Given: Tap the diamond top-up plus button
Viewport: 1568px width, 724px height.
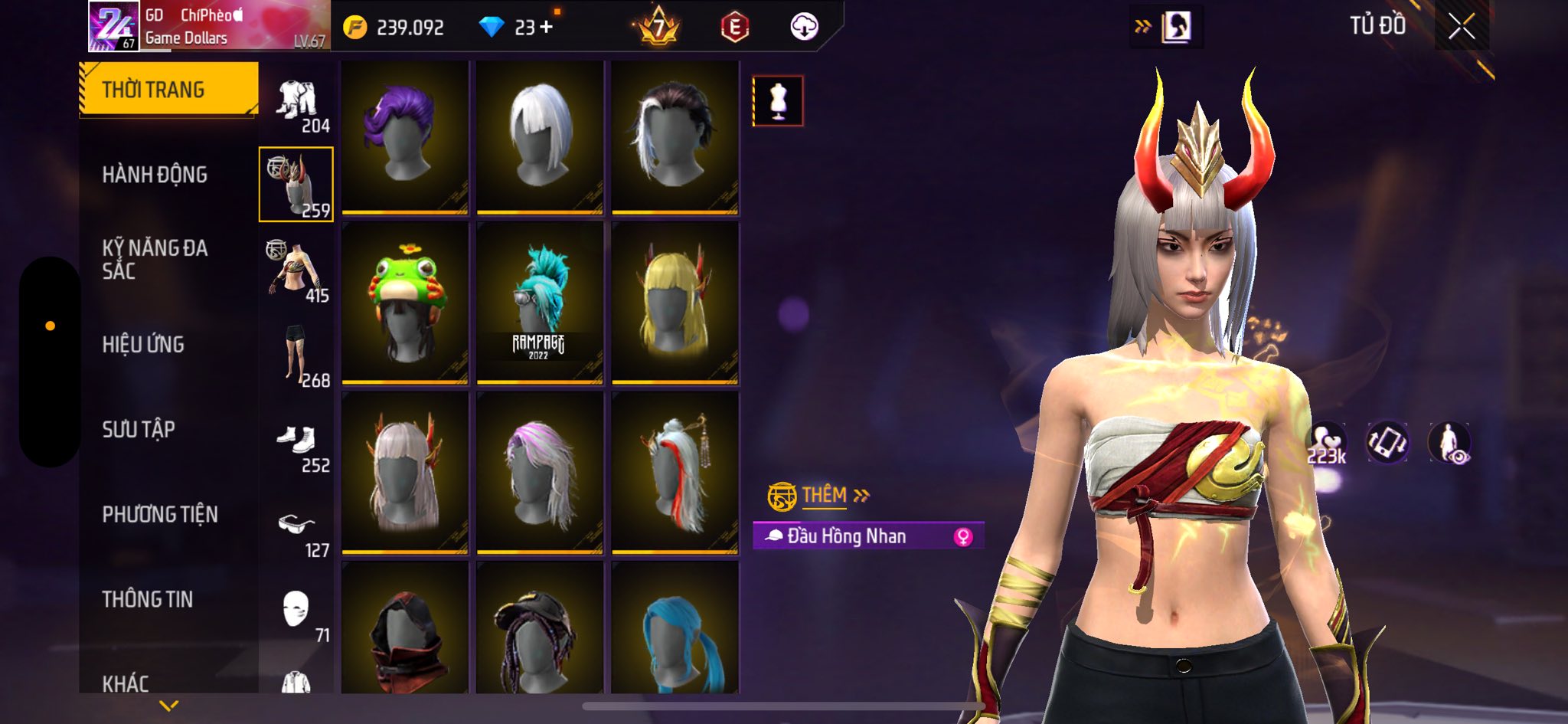Looking at the screenshot, I should coord(546,28).
